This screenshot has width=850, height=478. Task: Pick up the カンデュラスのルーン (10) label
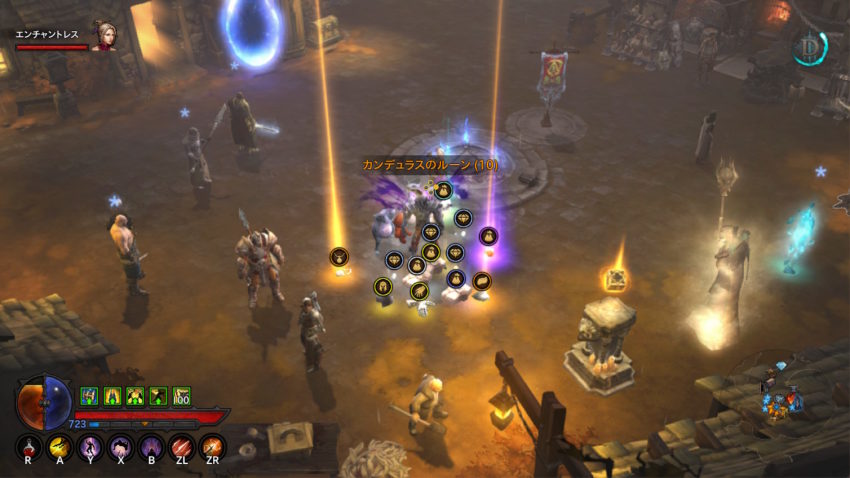click(x=430, y=165)
